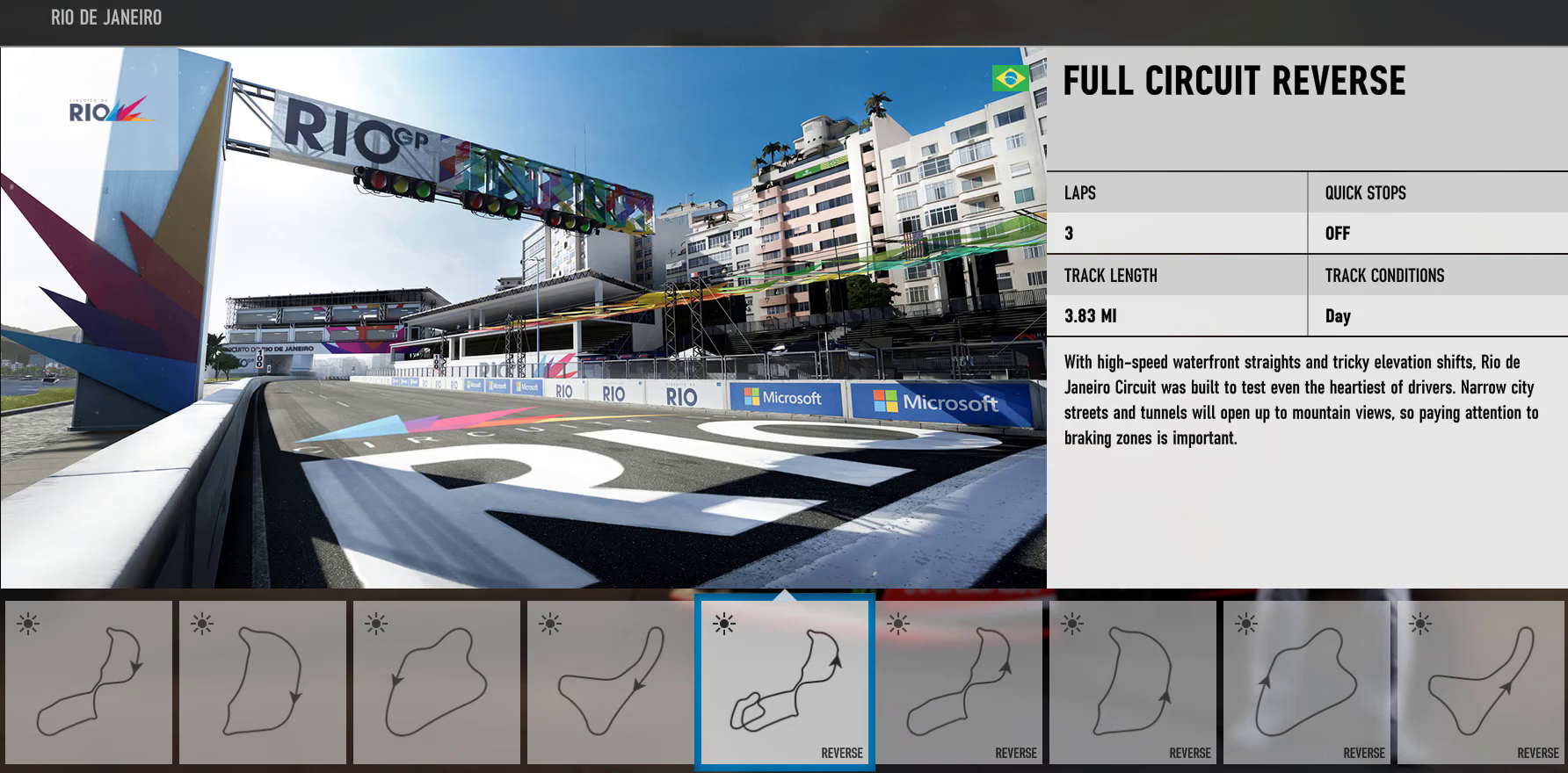Click the sun icon on the fourth layout thumbnail
The width and height of the screenshot is (1568, 773).
(x=548, y=625)
